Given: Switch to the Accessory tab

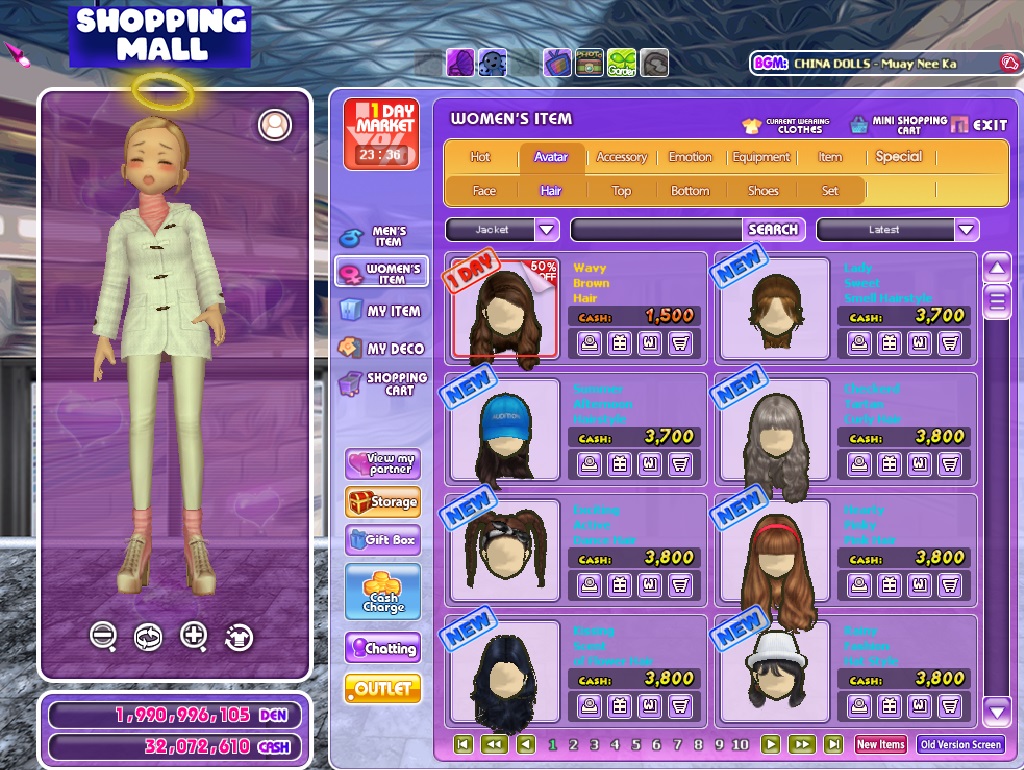Looking at the screenshot, I should [621, 157].
